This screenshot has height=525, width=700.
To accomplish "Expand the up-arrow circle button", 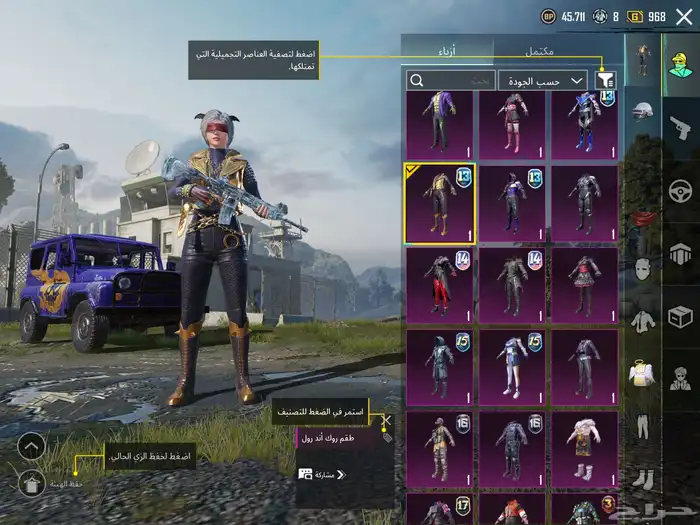I will point(31,446).
